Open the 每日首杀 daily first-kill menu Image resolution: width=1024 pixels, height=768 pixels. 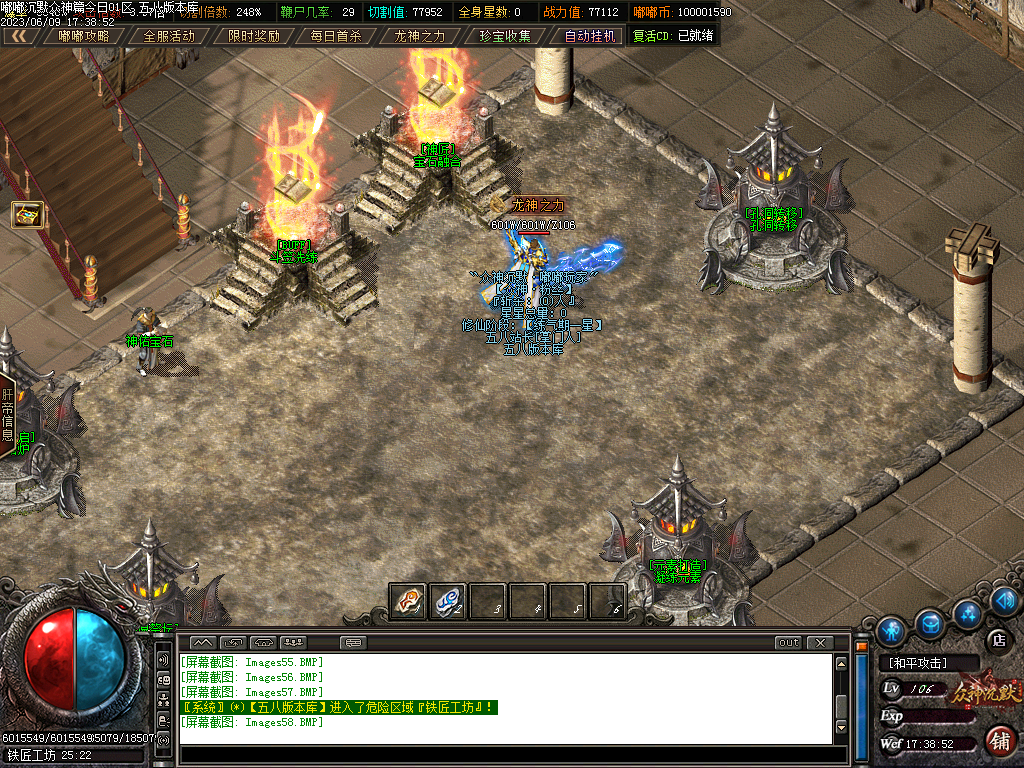pos(336,36)
